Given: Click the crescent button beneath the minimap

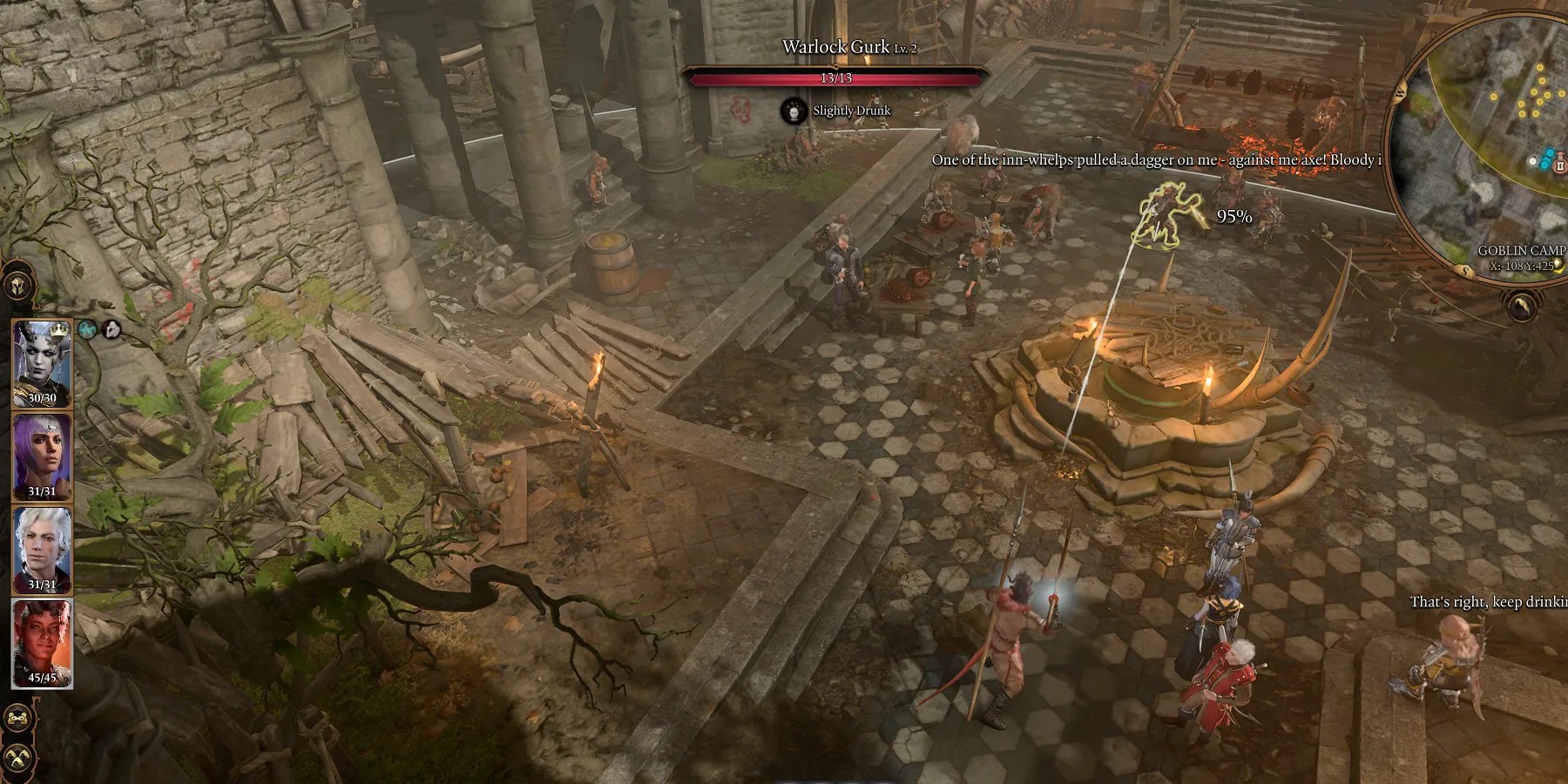Looking at the screenshot, I should (1521, 306).
